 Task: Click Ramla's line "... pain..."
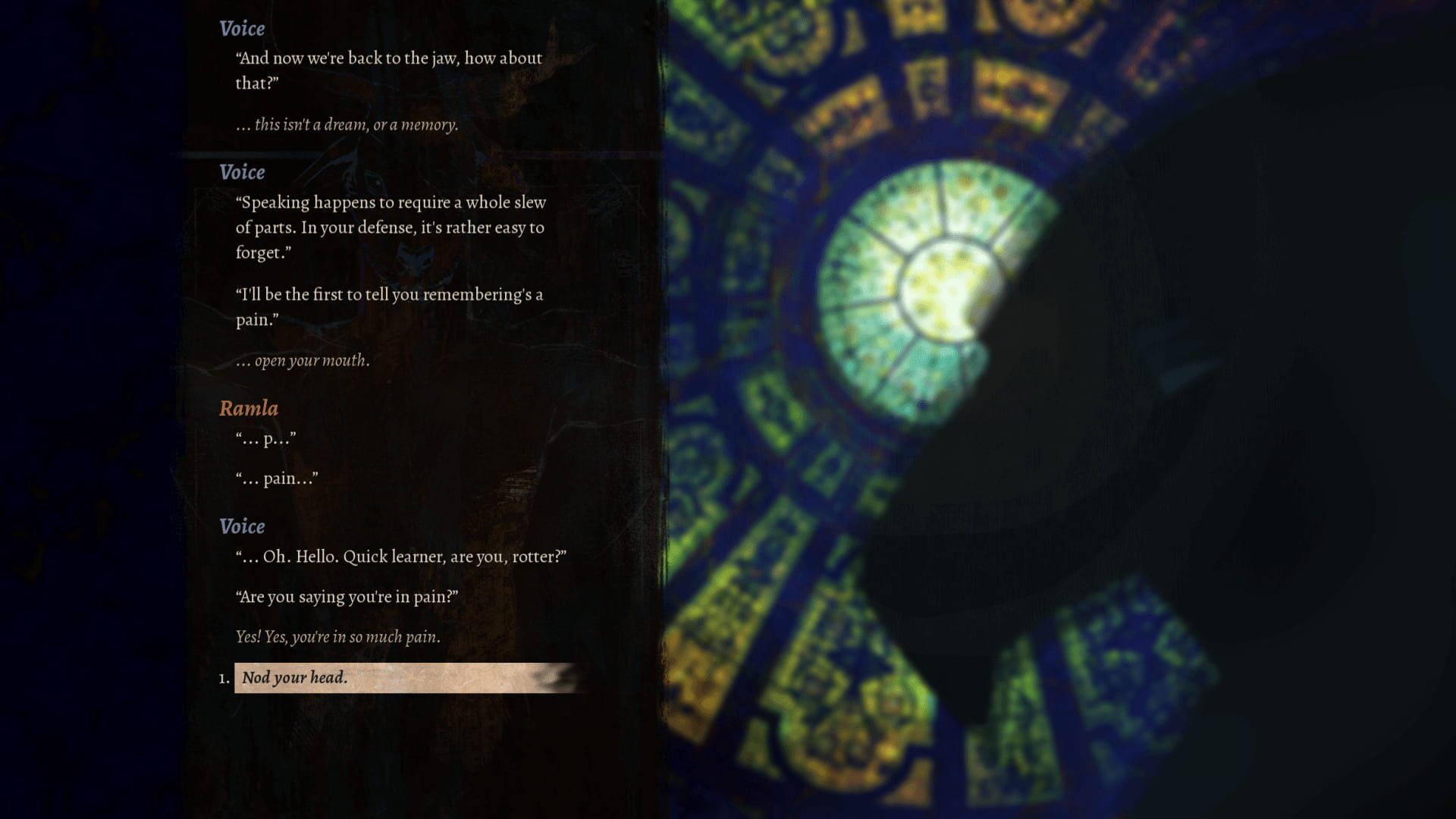click(x=277, y=478)
